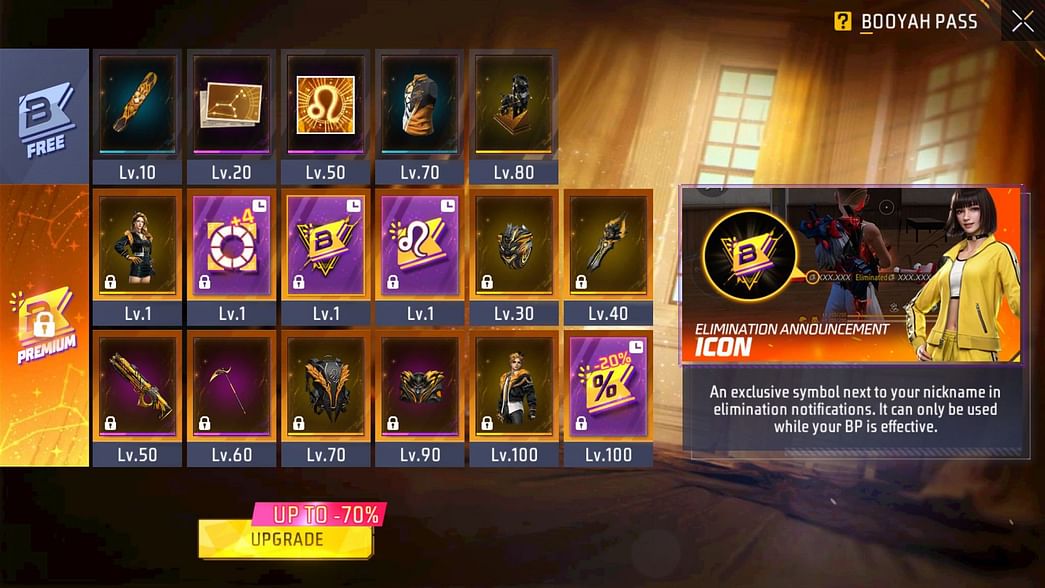Image resolution: width=1045 pixels, height=588 pixels.
Task: View the Lv.100 premium character outfit
Action: (x=514, y=387)
